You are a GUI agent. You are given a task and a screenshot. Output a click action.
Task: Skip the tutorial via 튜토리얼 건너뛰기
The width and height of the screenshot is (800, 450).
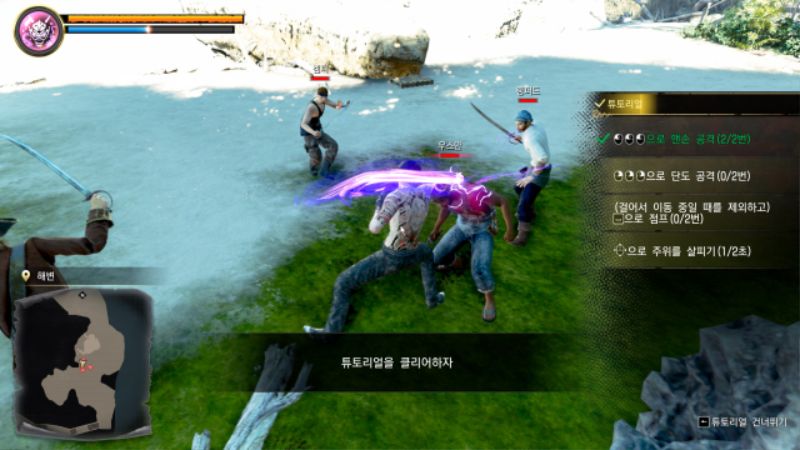[743, 423]
